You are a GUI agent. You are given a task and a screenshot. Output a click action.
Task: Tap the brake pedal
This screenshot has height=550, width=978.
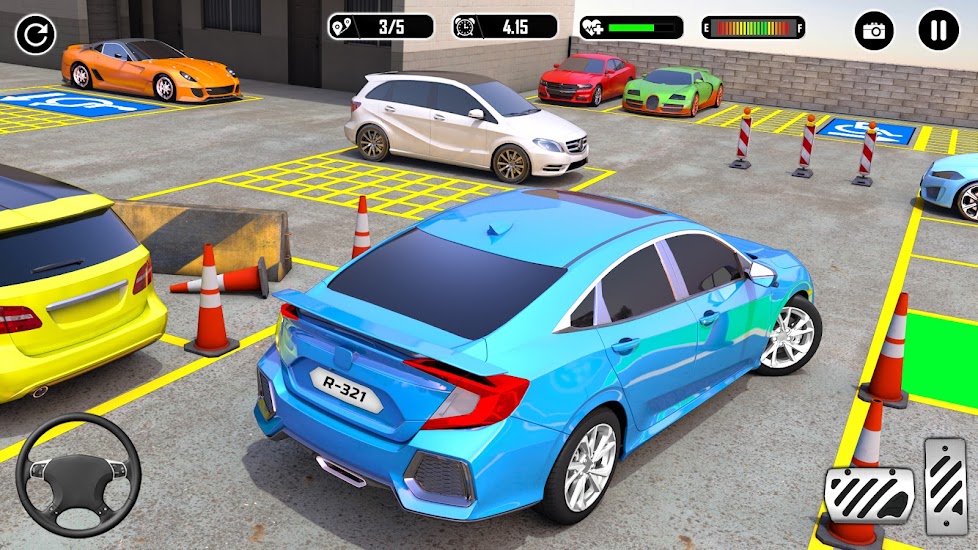[868, 495]
